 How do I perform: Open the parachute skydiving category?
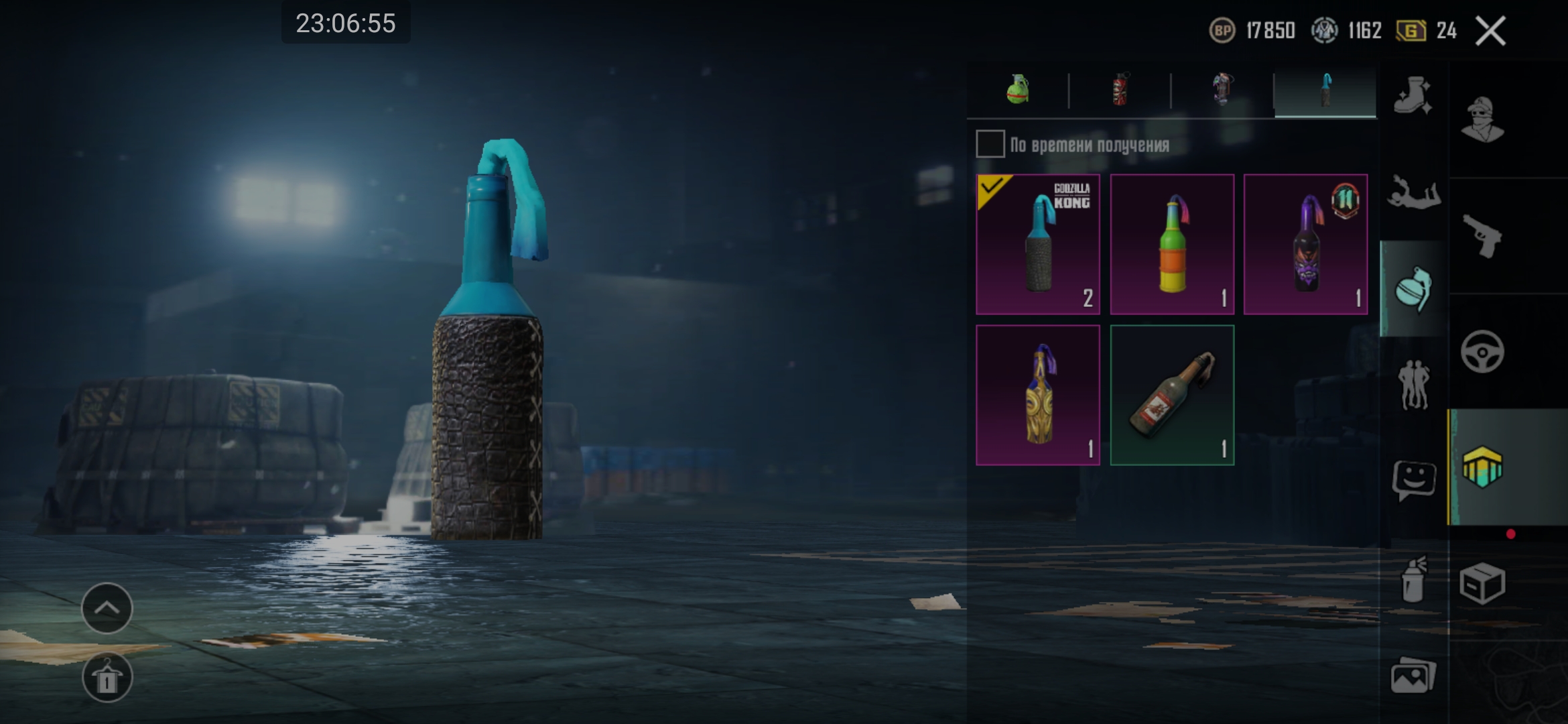coord(1413,193)
